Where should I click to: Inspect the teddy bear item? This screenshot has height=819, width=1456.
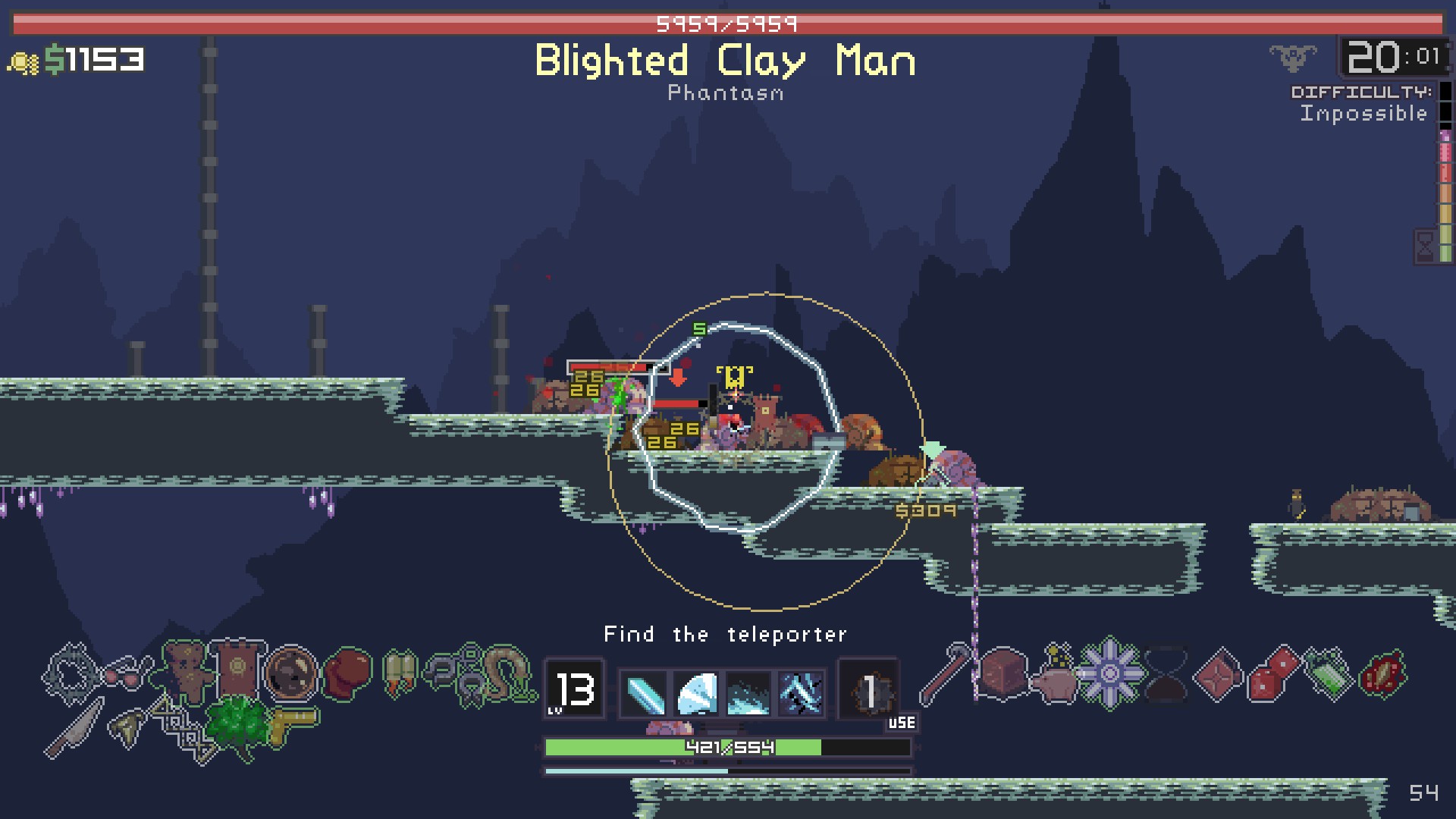coord(184,669)
